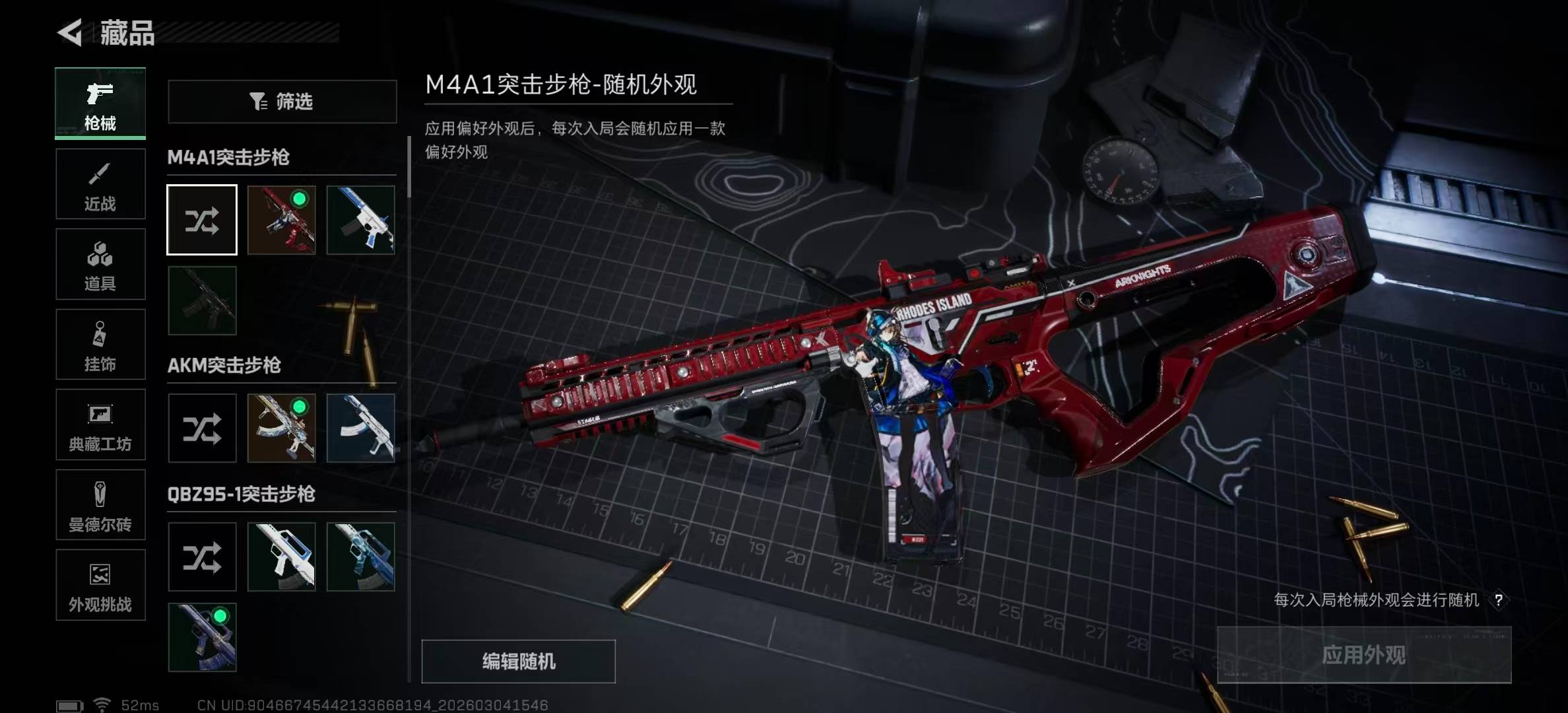Open the 外观挑战 skin challenge tab
Image resolution: width=1568 pixels, height=713 pixels.
pos(100,586)
